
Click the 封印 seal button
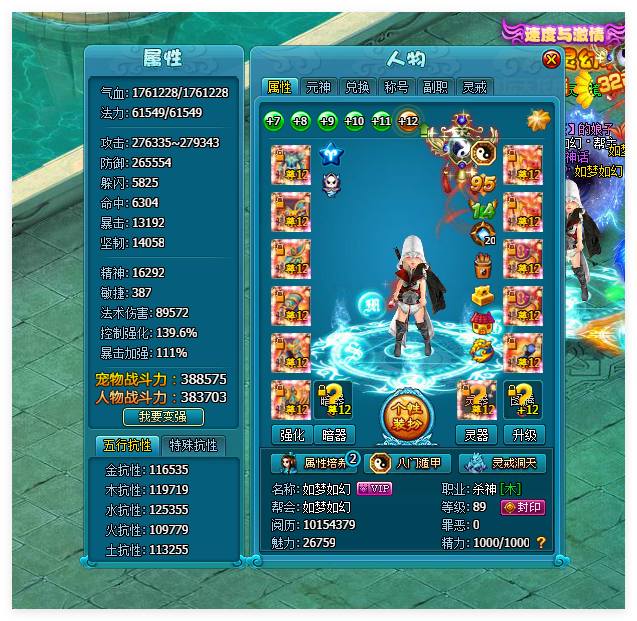click(523, 507)
